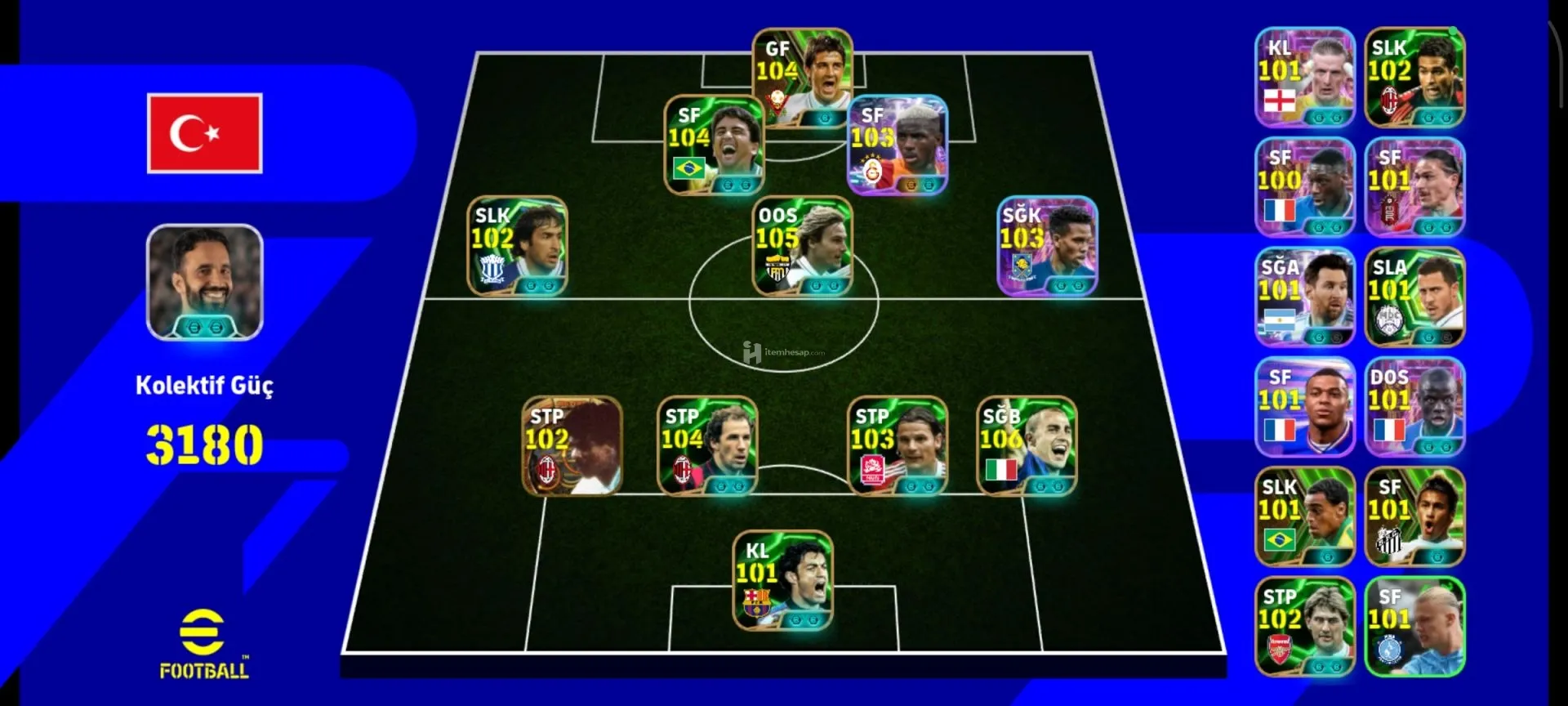Screen dimensions: 1568x706
Task: Choose the SLA 101 substitute card
Action: [x=1414, y=297]
